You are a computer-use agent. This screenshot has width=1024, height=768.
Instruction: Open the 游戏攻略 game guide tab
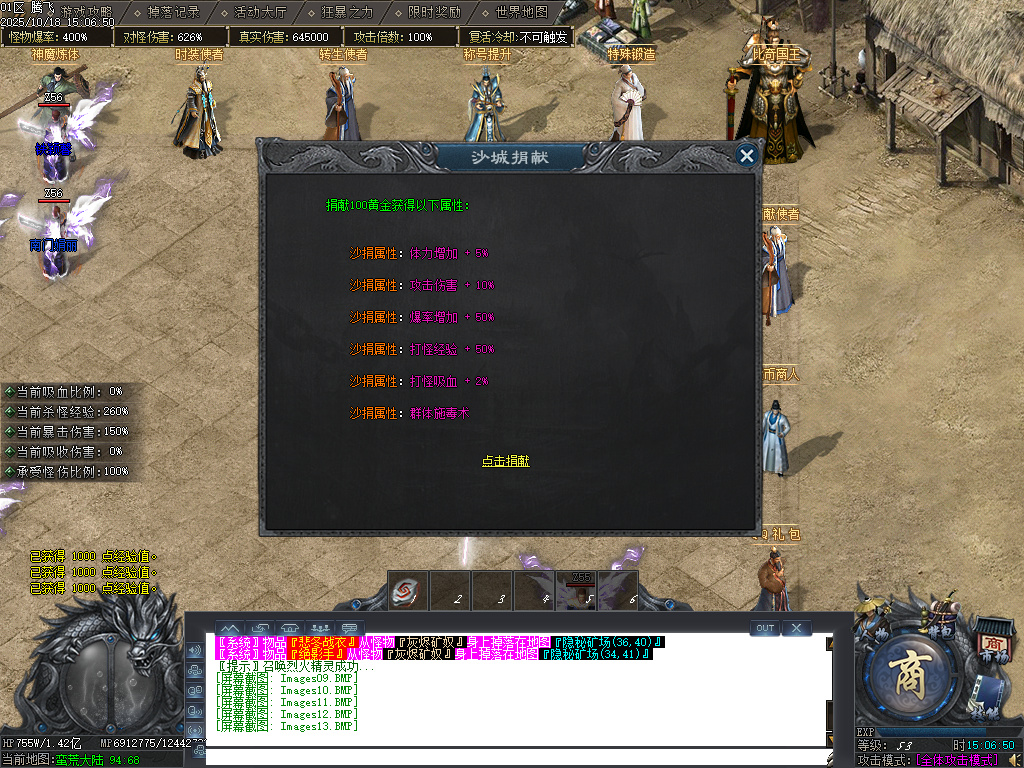pyautogui.click(x=86, y=12)
